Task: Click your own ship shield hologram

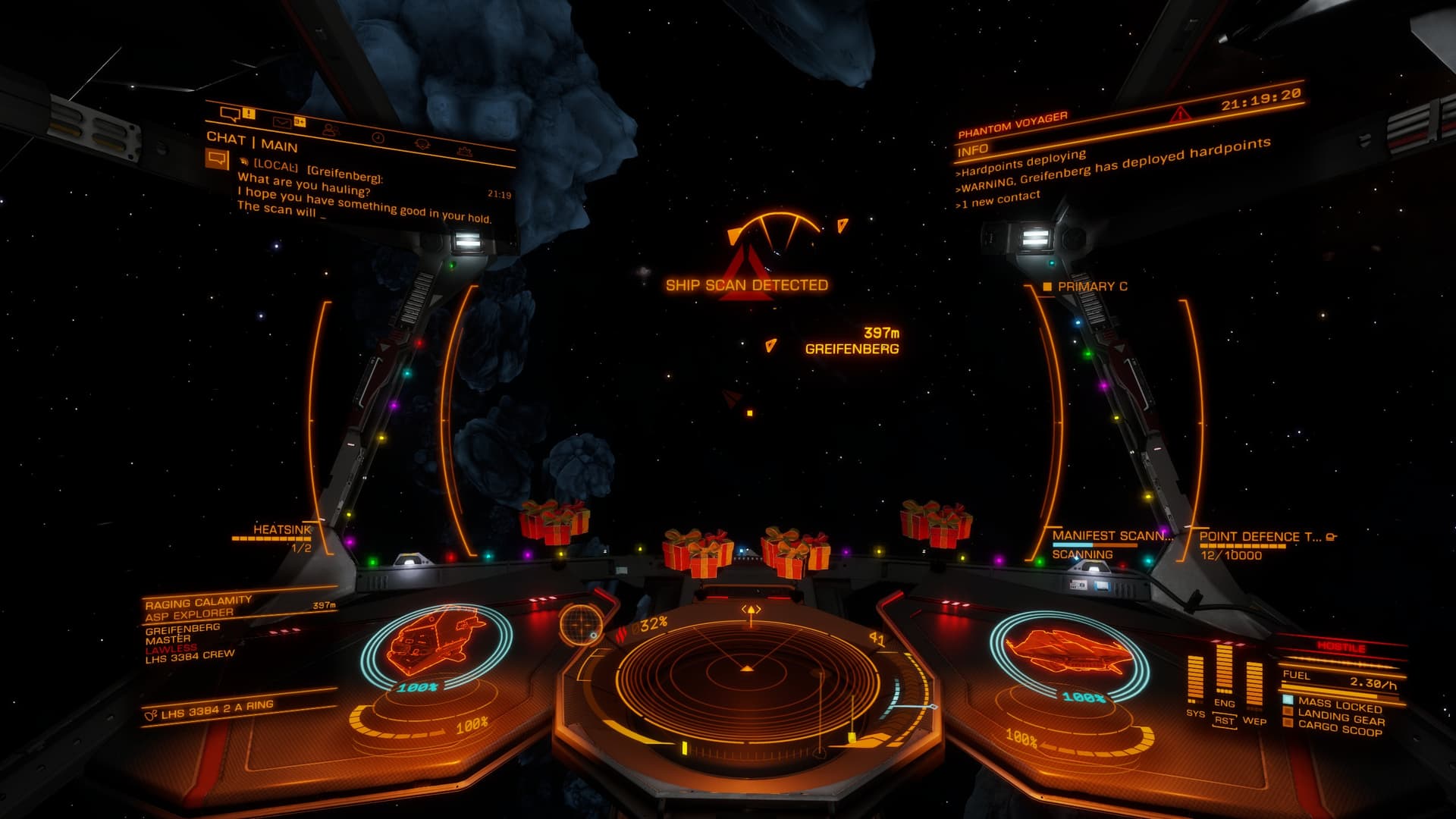Action: 1069,652
